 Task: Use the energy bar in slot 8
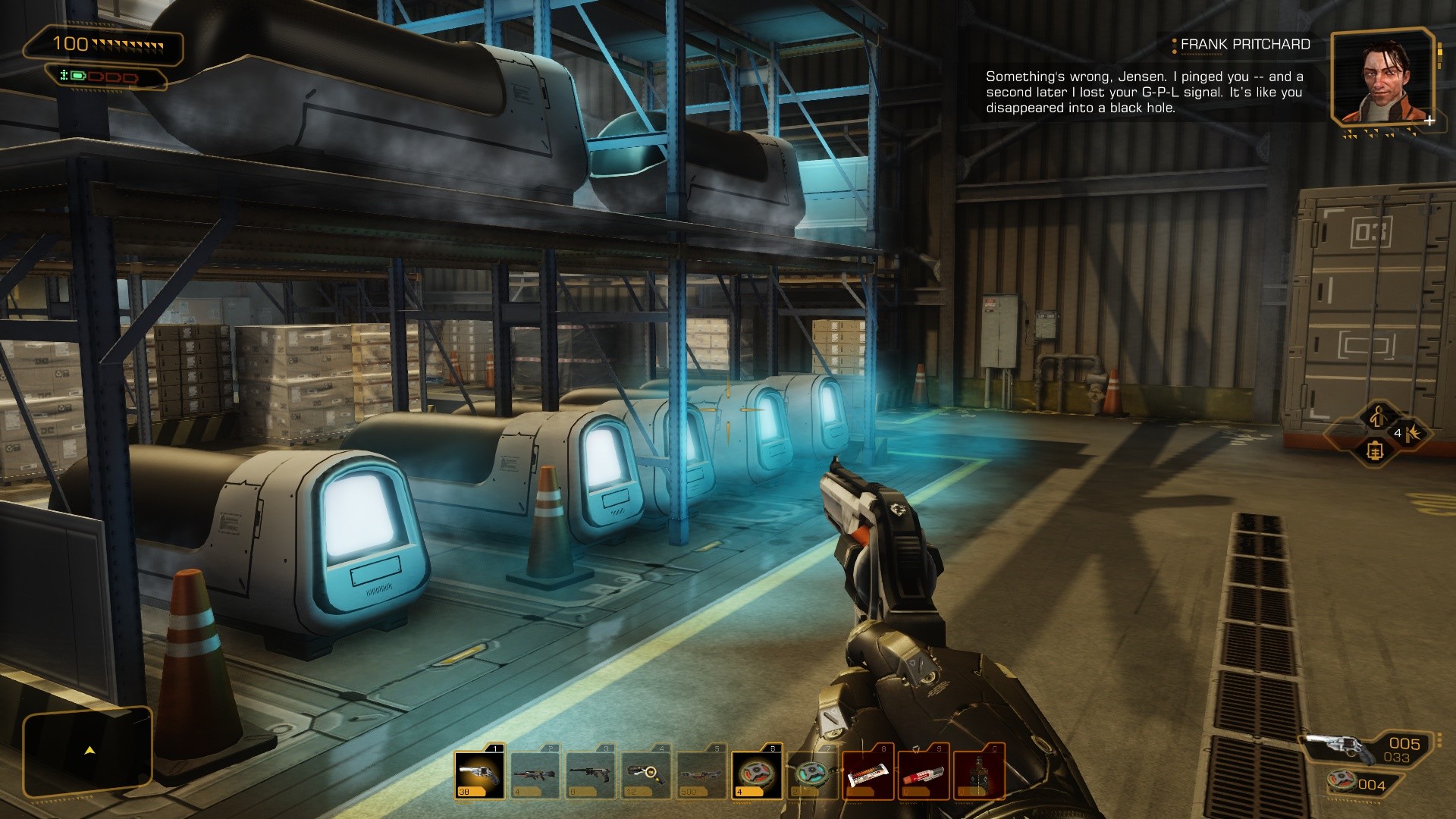point(868,775)
